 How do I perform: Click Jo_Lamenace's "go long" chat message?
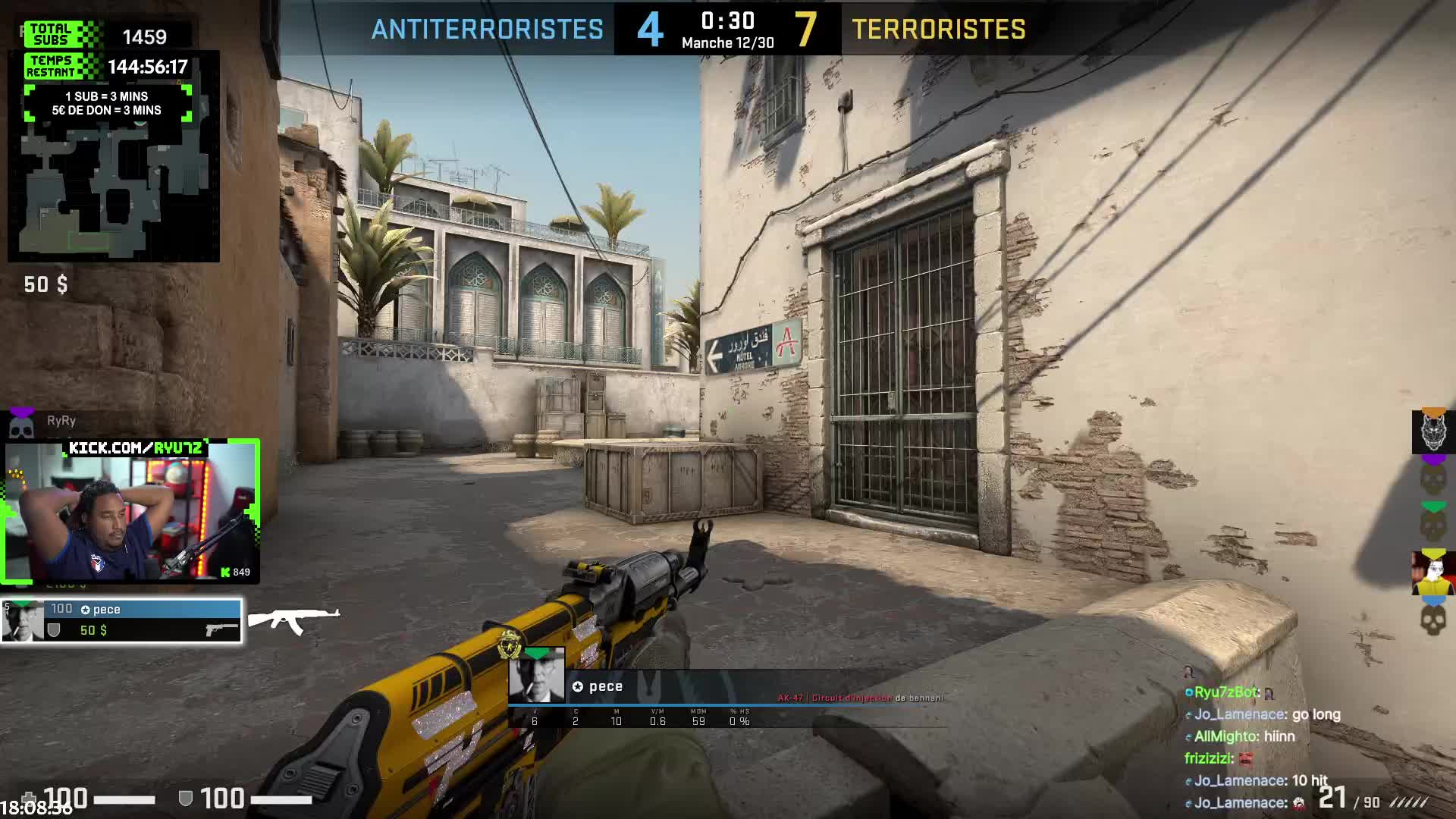1266,714
